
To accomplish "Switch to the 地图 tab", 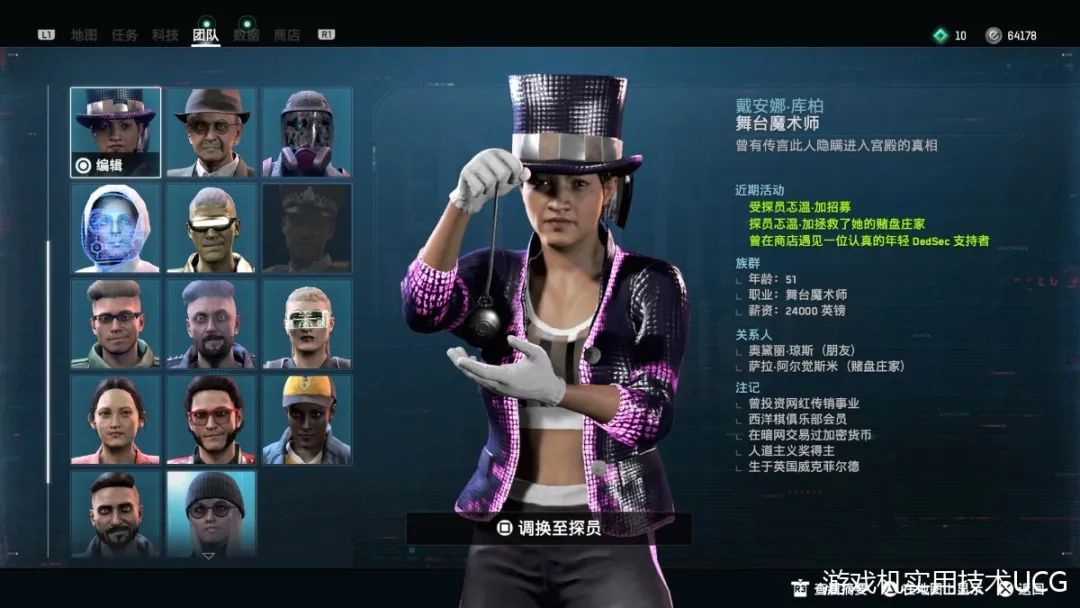I will (x=84, y=35).
